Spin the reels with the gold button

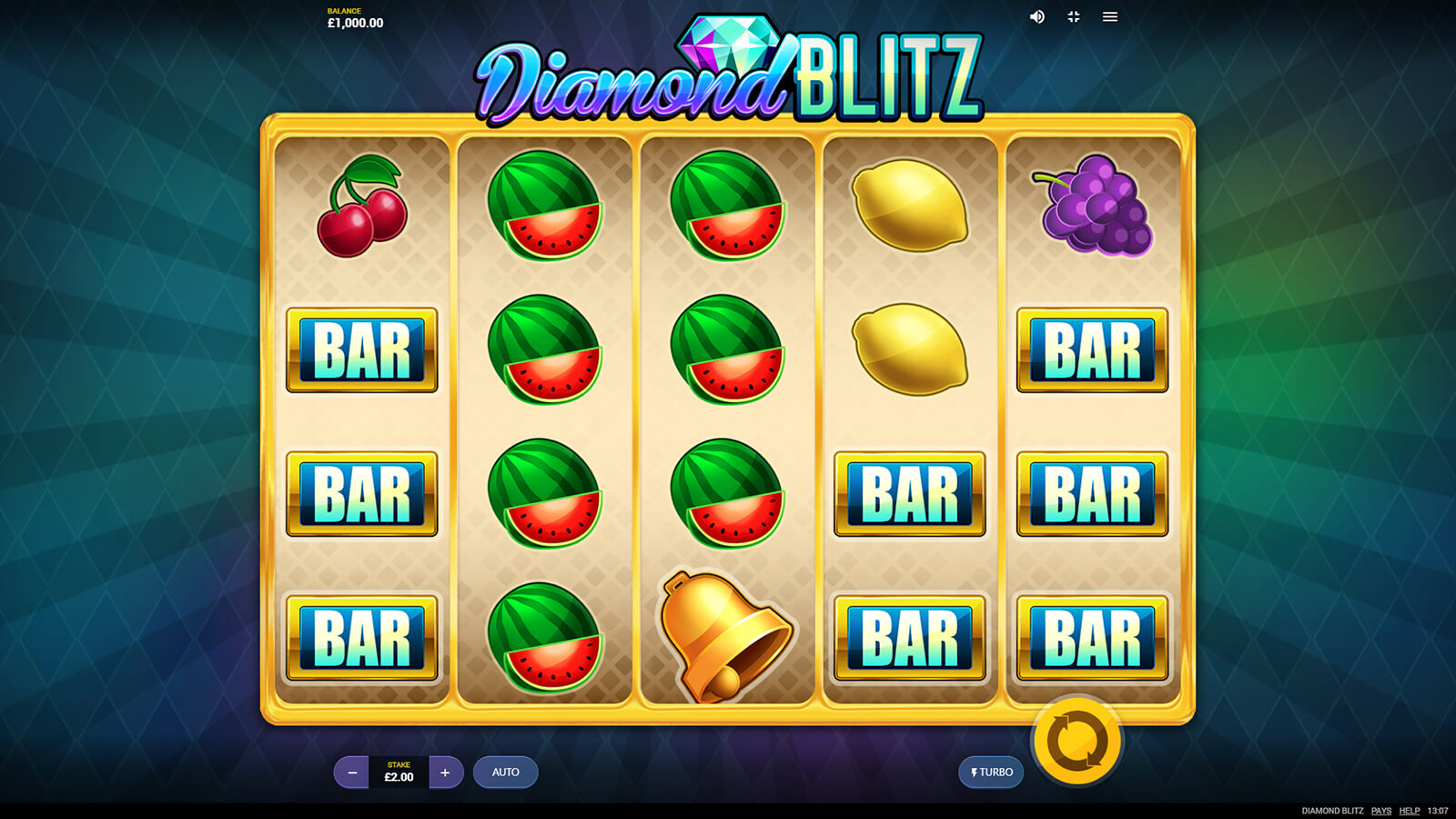[1077, 742]
